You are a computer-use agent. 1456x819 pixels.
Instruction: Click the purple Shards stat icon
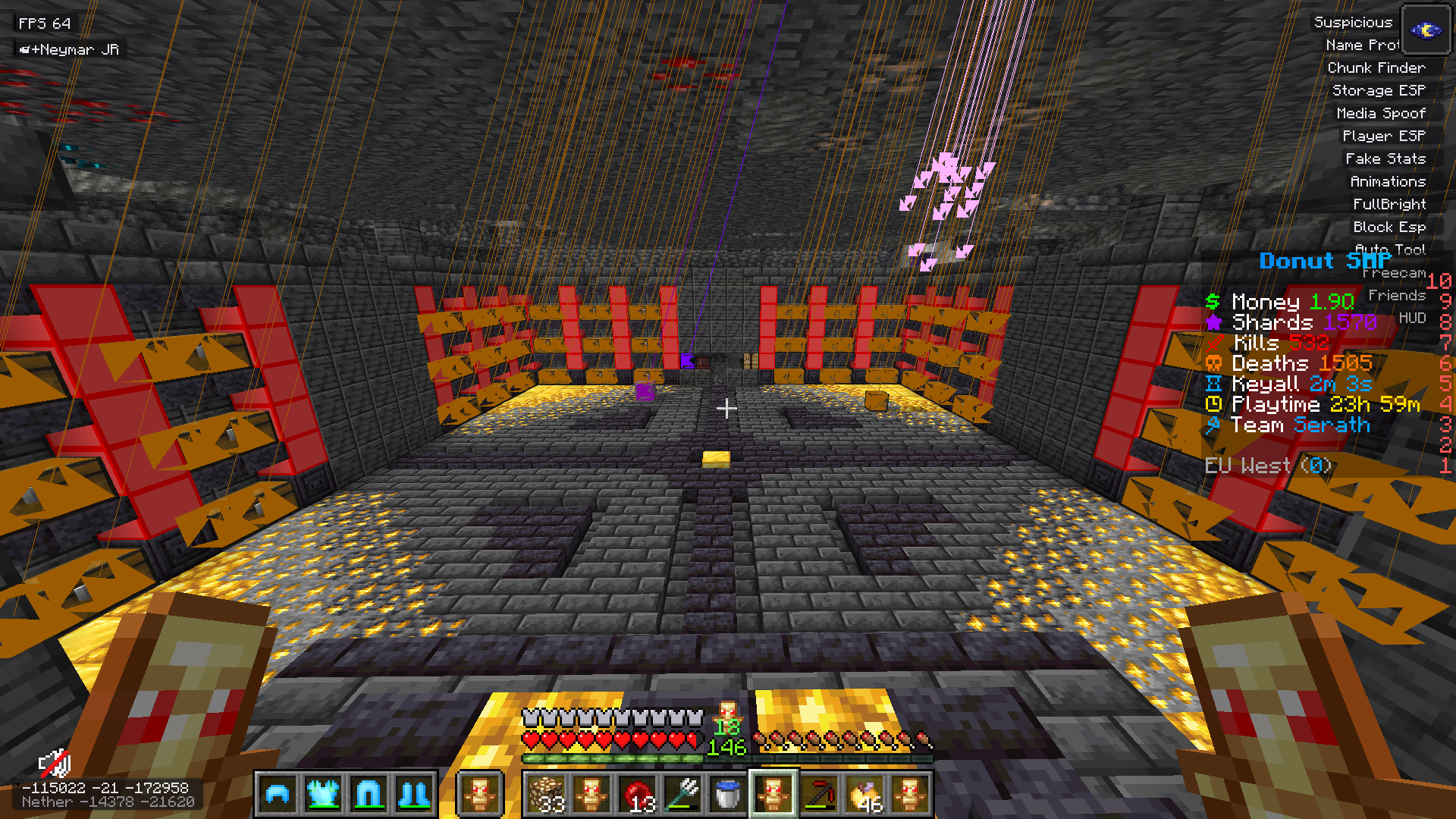click(x=1213, y=322)
